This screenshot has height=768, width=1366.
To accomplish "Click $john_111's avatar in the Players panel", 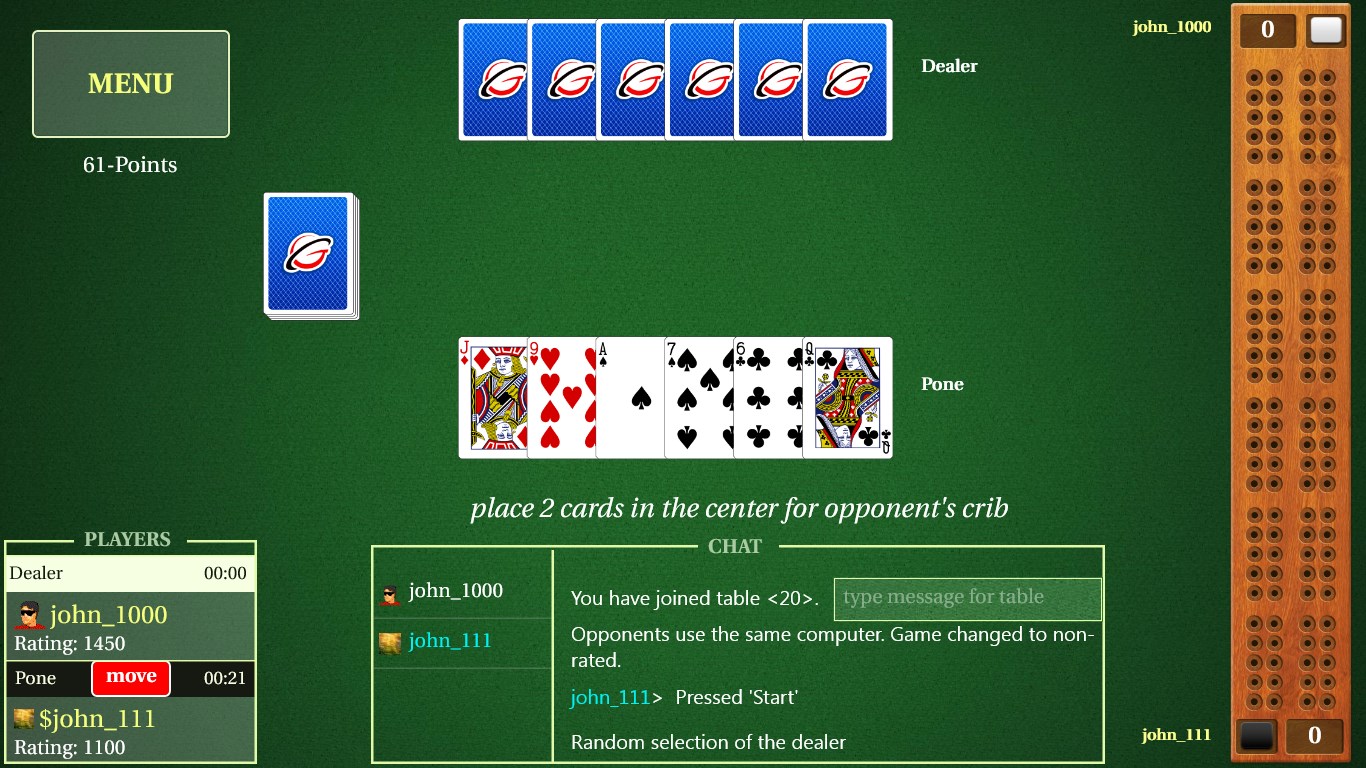I will [x=22, y=718].
